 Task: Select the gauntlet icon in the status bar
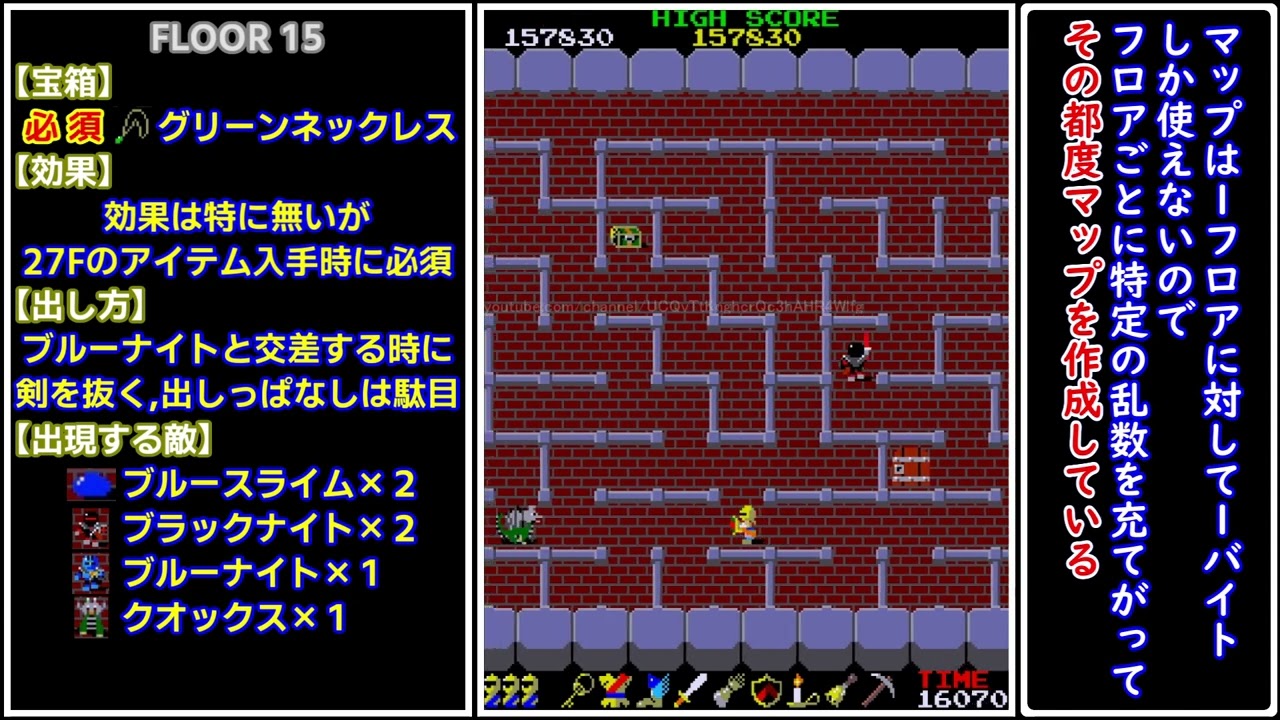728,692
